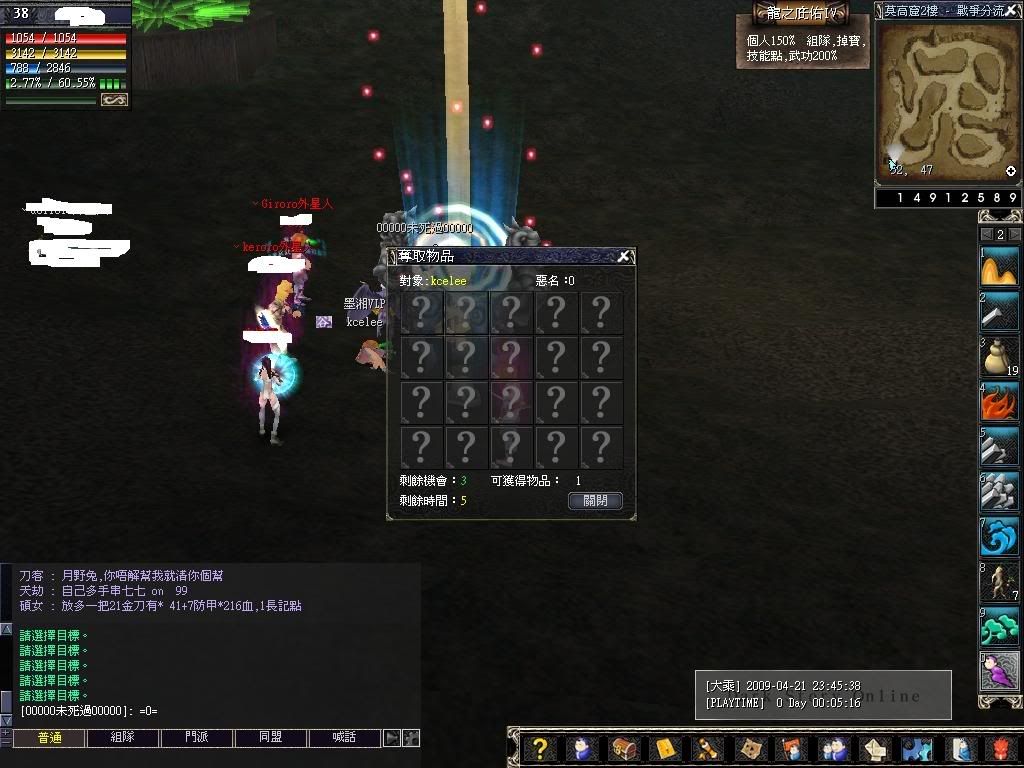Use the gourd potion in skill slot 3
Viewport: 1024px width, 768px height.
coord(999,355)
